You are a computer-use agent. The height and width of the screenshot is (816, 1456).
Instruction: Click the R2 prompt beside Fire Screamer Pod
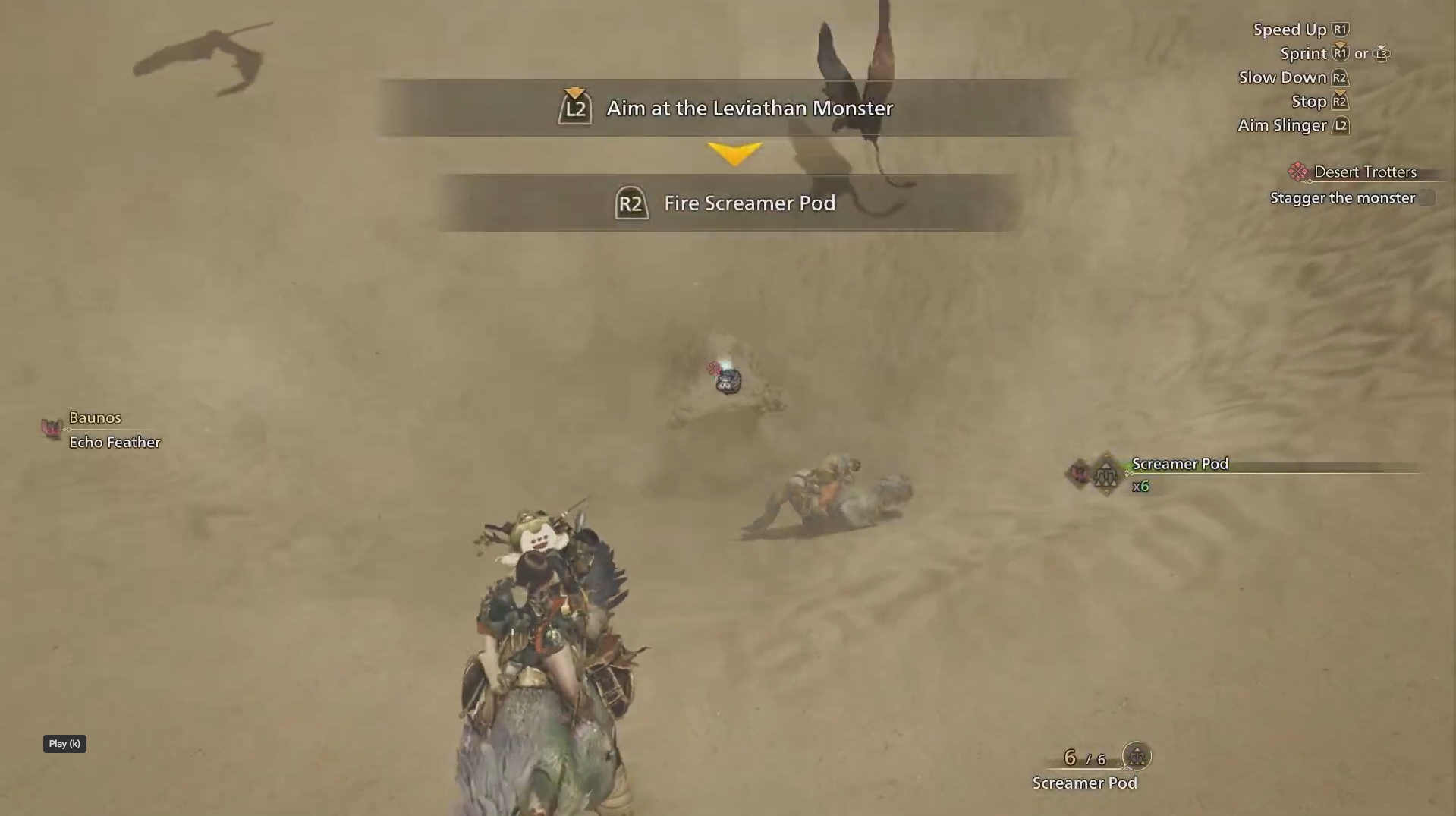tap(631, 203)
